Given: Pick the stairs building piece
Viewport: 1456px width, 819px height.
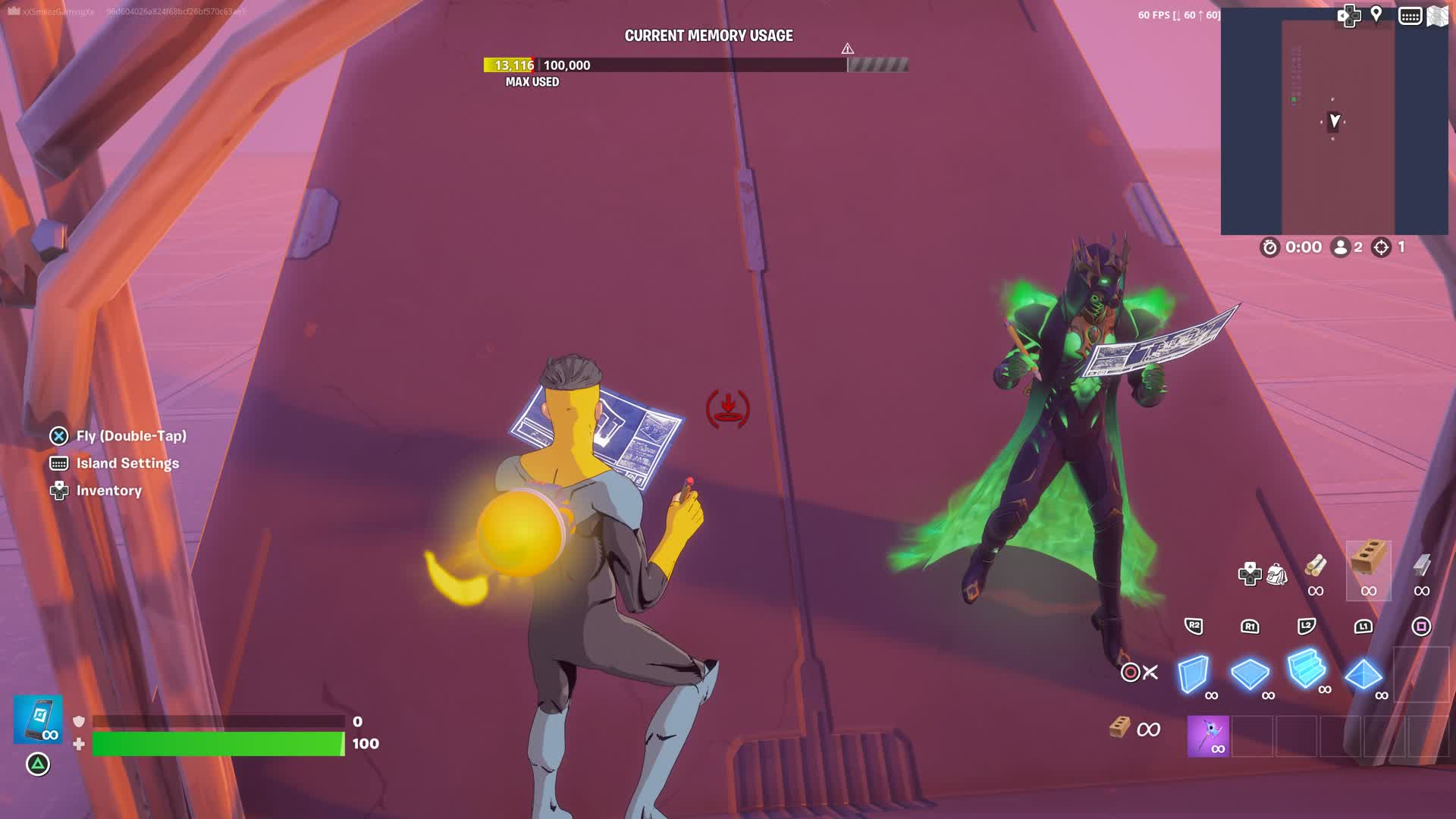Looking at the screenshot, I should (x=1306, y=669).
